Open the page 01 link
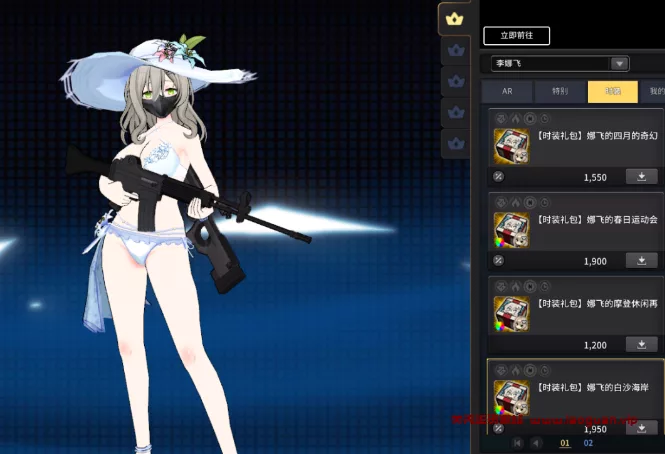The width and height of the screenshot is (665, 454). (x=565, y=443)
